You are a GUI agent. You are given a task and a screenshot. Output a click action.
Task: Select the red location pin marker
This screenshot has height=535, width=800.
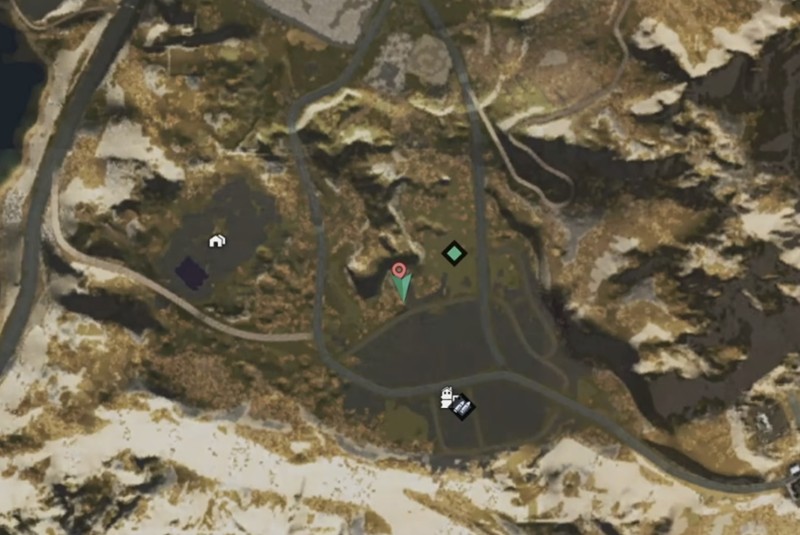tap(399, 269)
